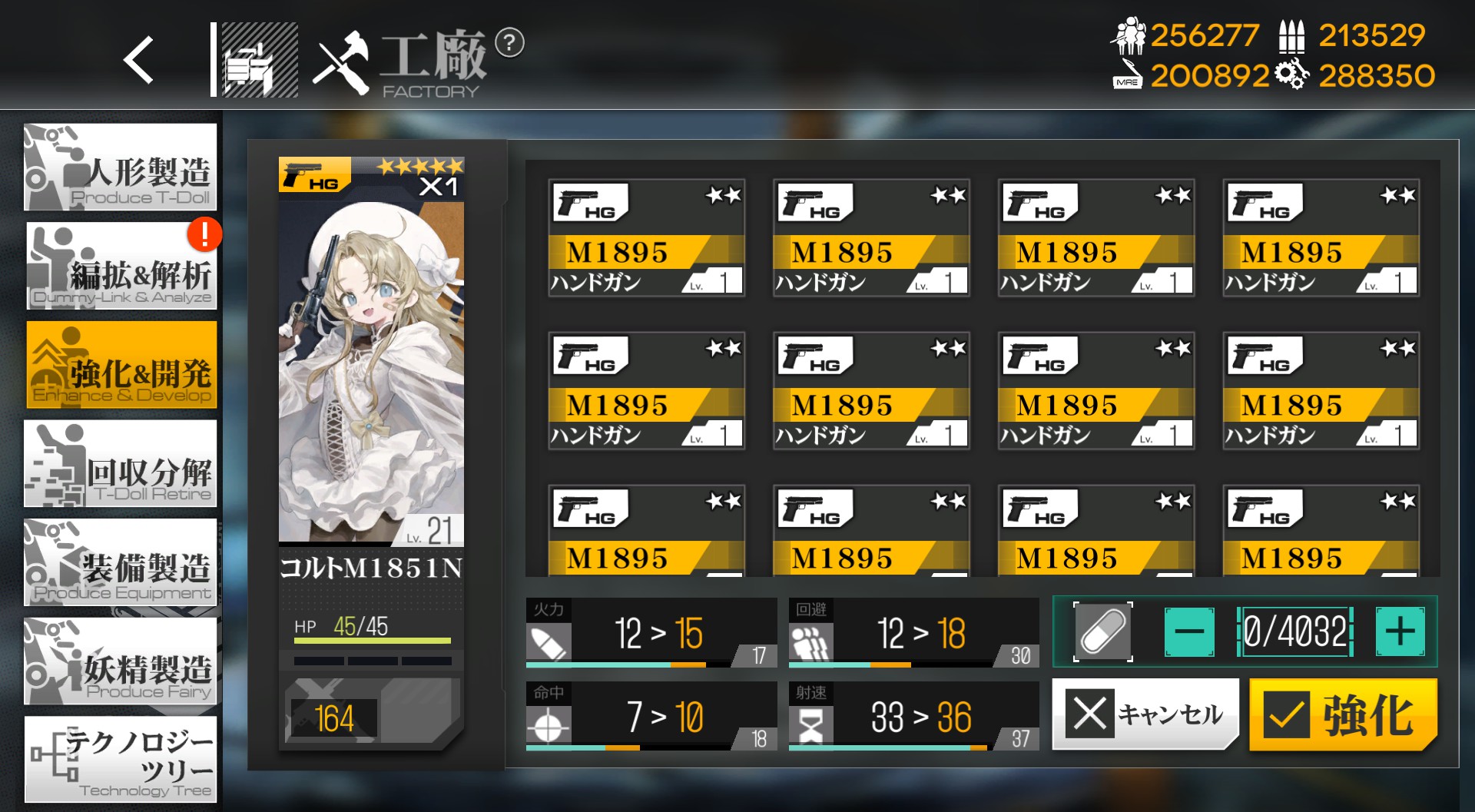Open Produce Equipment menu

click(x=121, y=562)
